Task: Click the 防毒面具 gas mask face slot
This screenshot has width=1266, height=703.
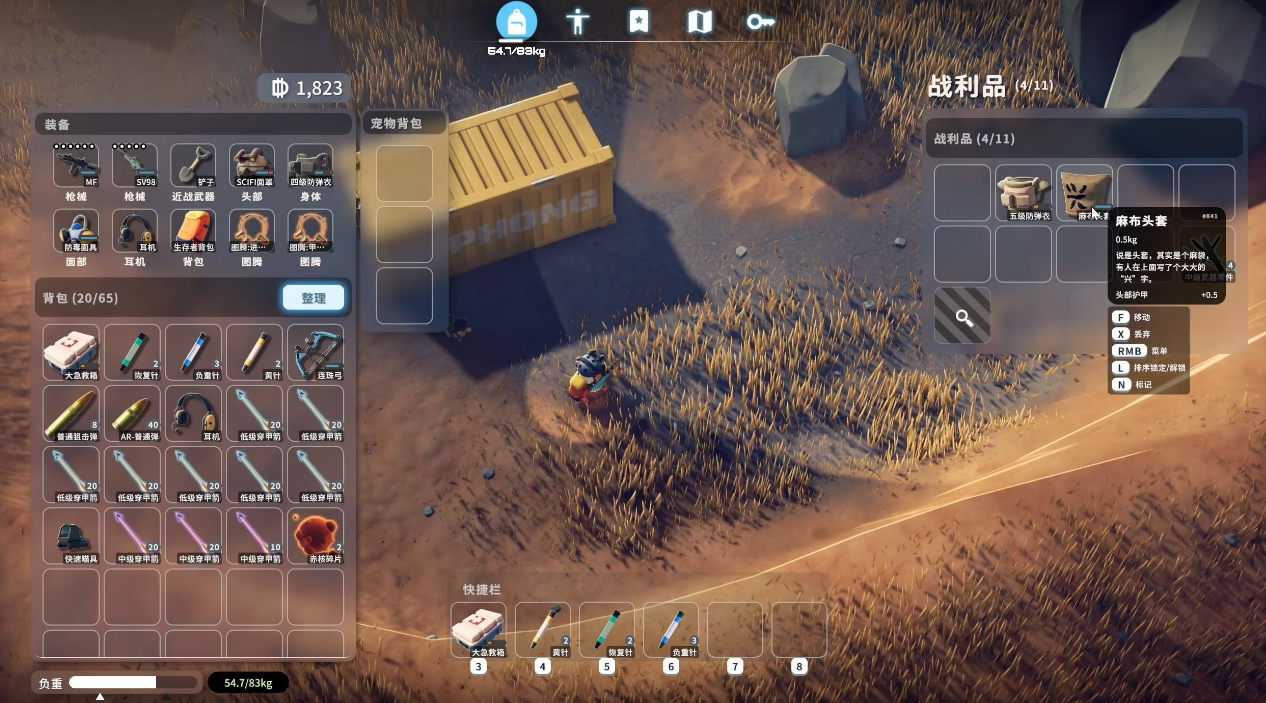Action: (x=76, y=231)
